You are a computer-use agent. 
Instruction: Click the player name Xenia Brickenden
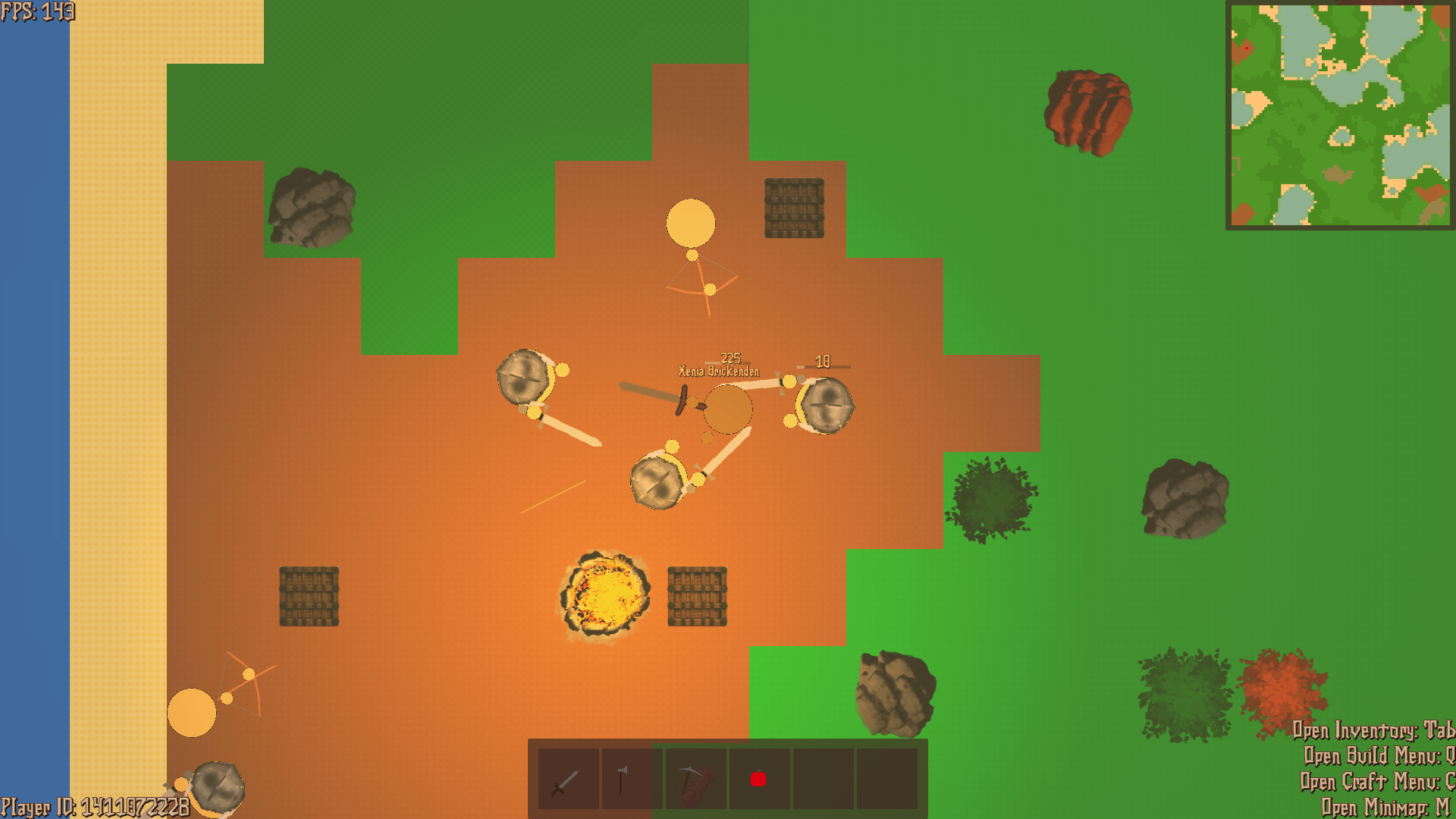[x=717, y=372]
